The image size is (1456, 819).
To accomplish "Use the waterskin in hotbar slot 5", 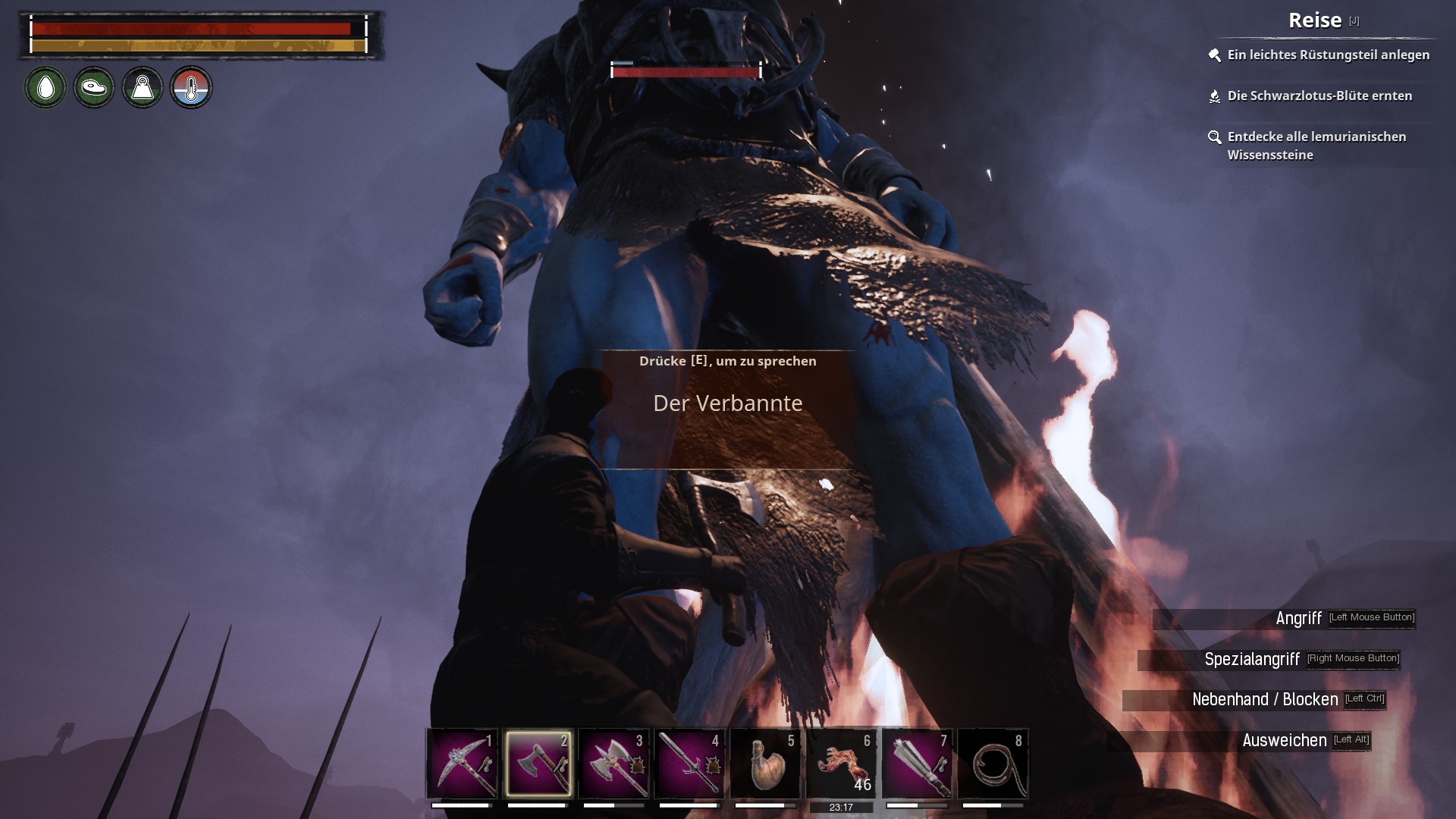I will coord(765,763).
